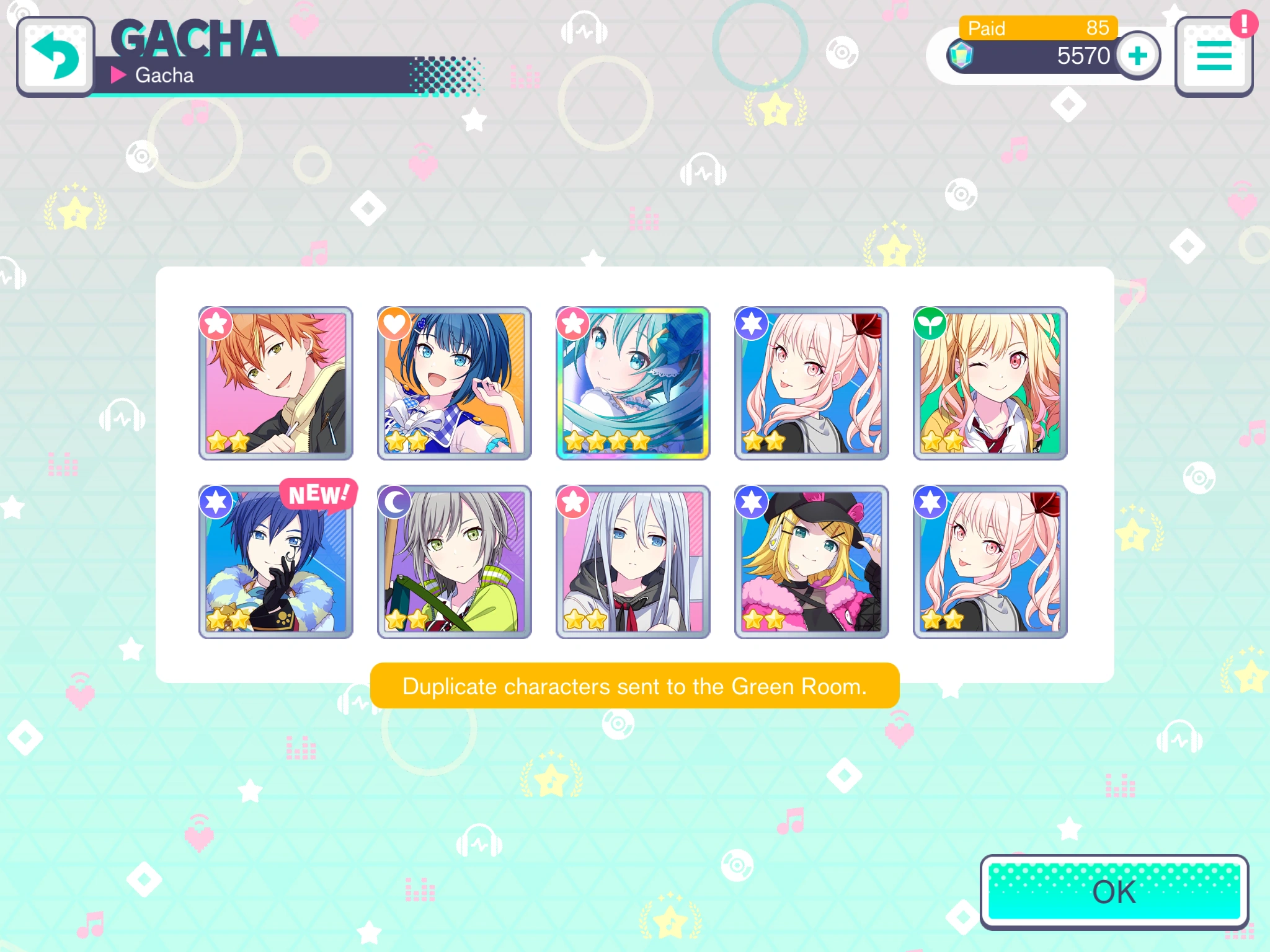View the orange-haired boy's 2-star card
Screen dimensions: 1270x952
(275, 382)
